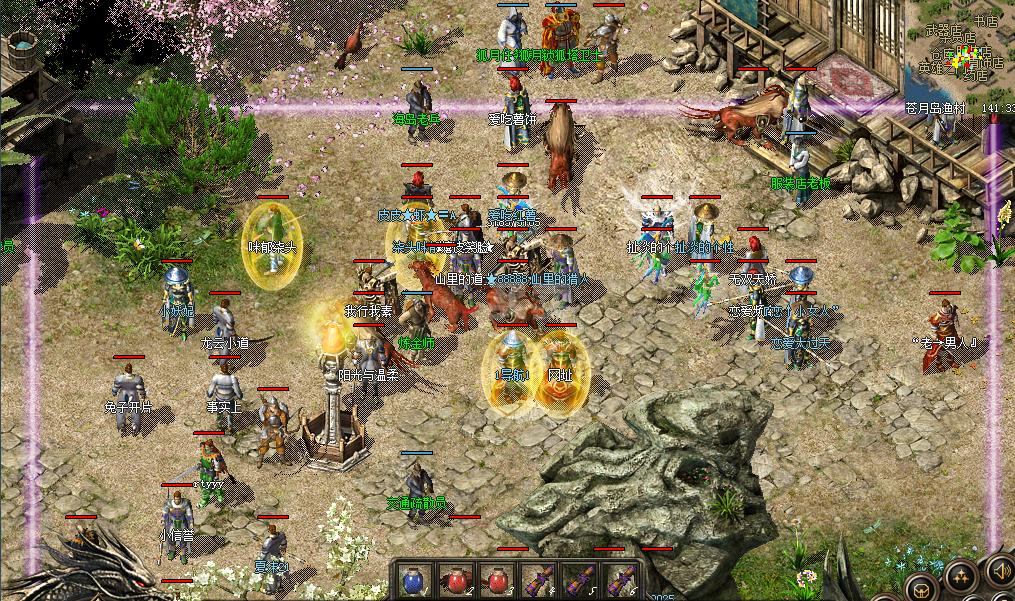Viewport: 1015px width, 601px height.
Task: Select the scroll in hotbar slot 6
Action: (620, 580)
